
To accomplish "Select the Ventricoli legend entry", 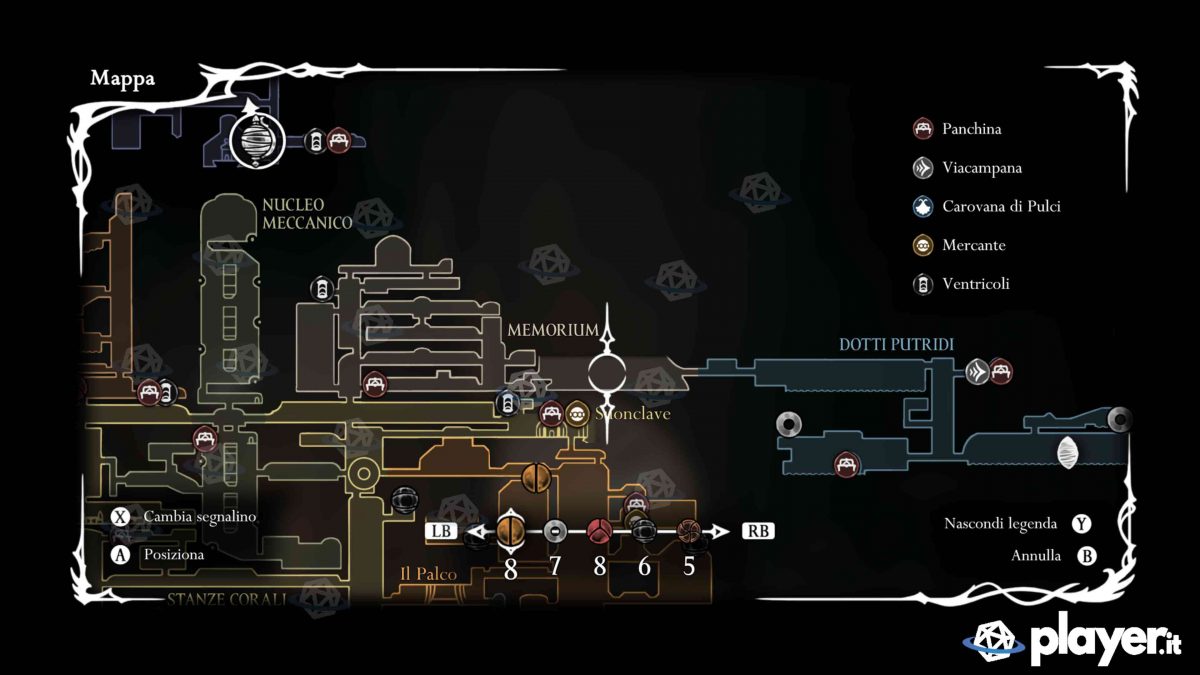I will (975, 284).
